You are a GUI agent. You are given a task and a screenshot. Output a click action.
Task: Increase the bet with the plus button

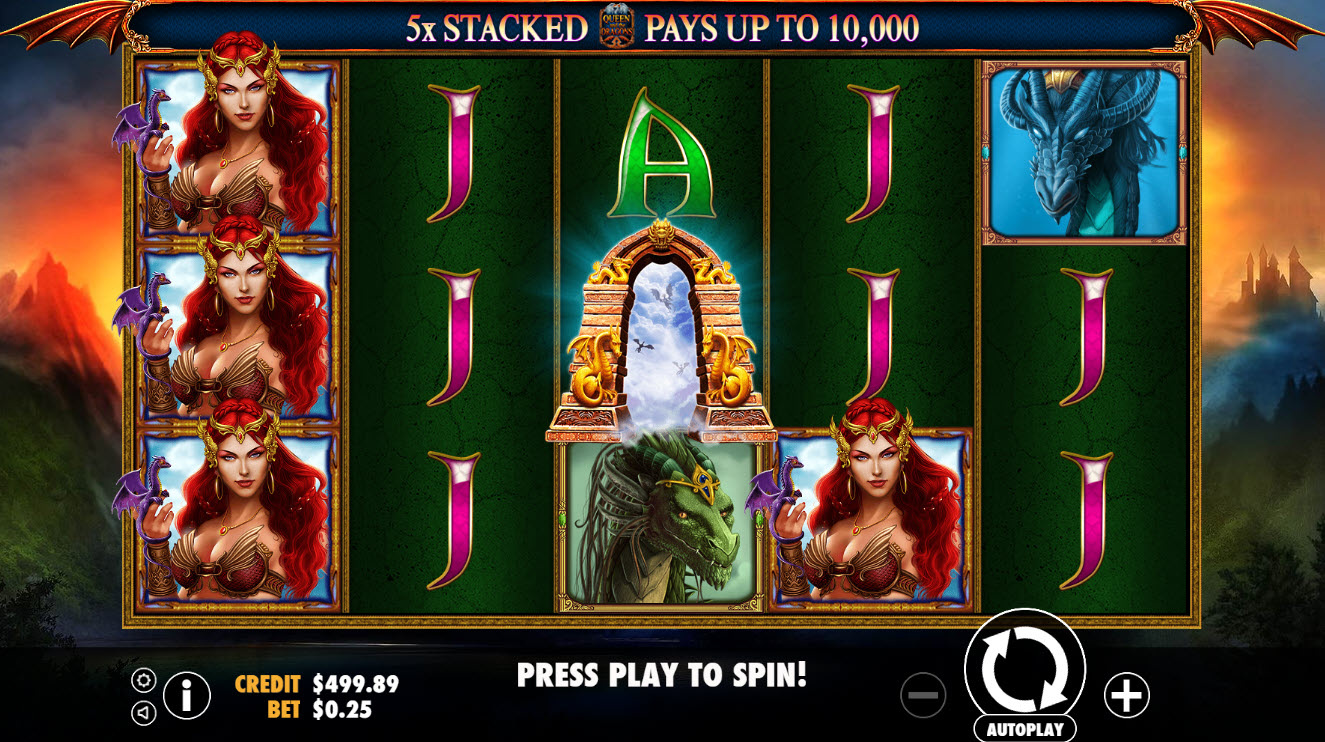point(1126,695)
